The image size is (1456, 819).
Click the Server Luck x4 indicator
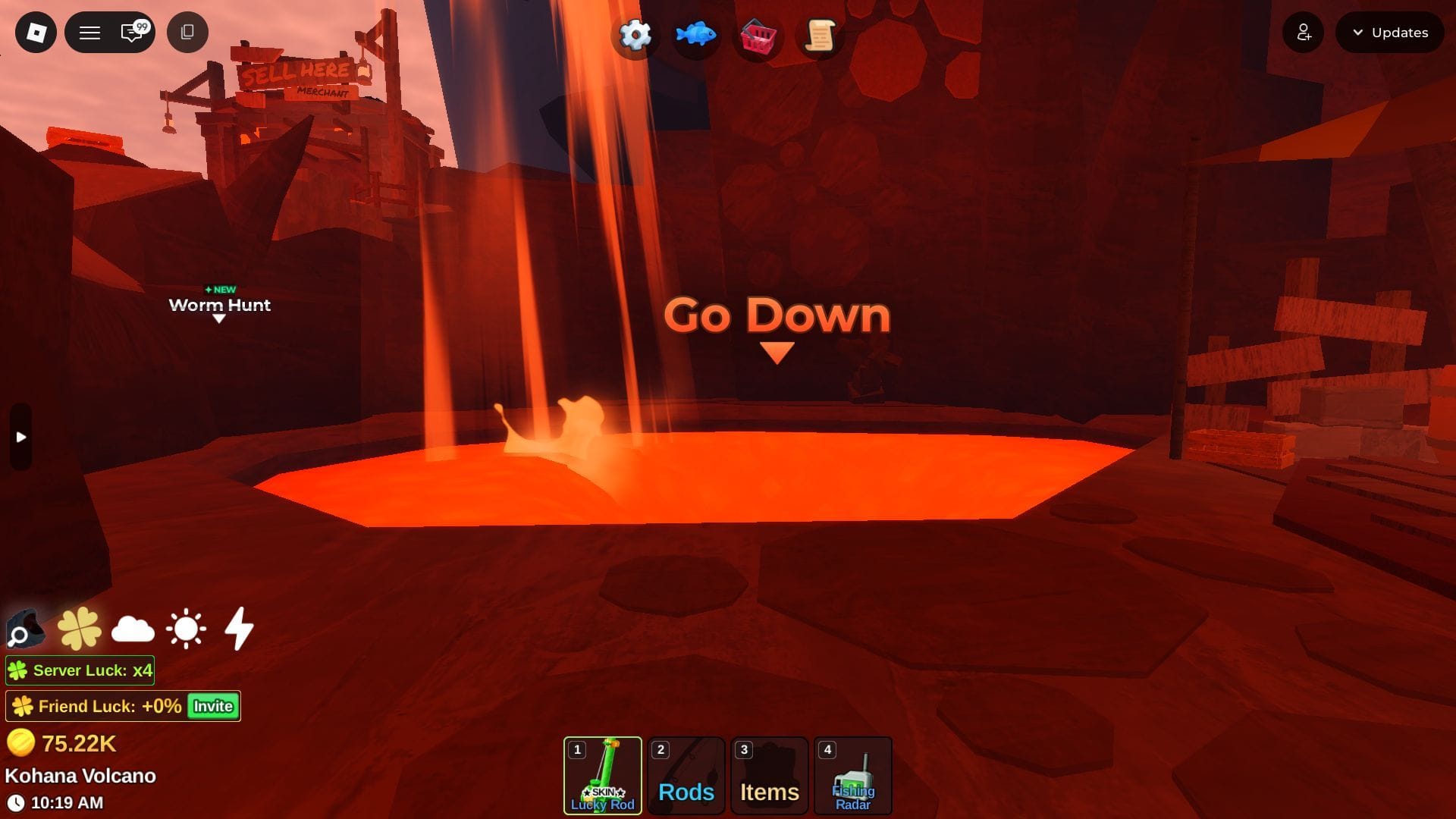pyautogui.click(x=80, y=670)
